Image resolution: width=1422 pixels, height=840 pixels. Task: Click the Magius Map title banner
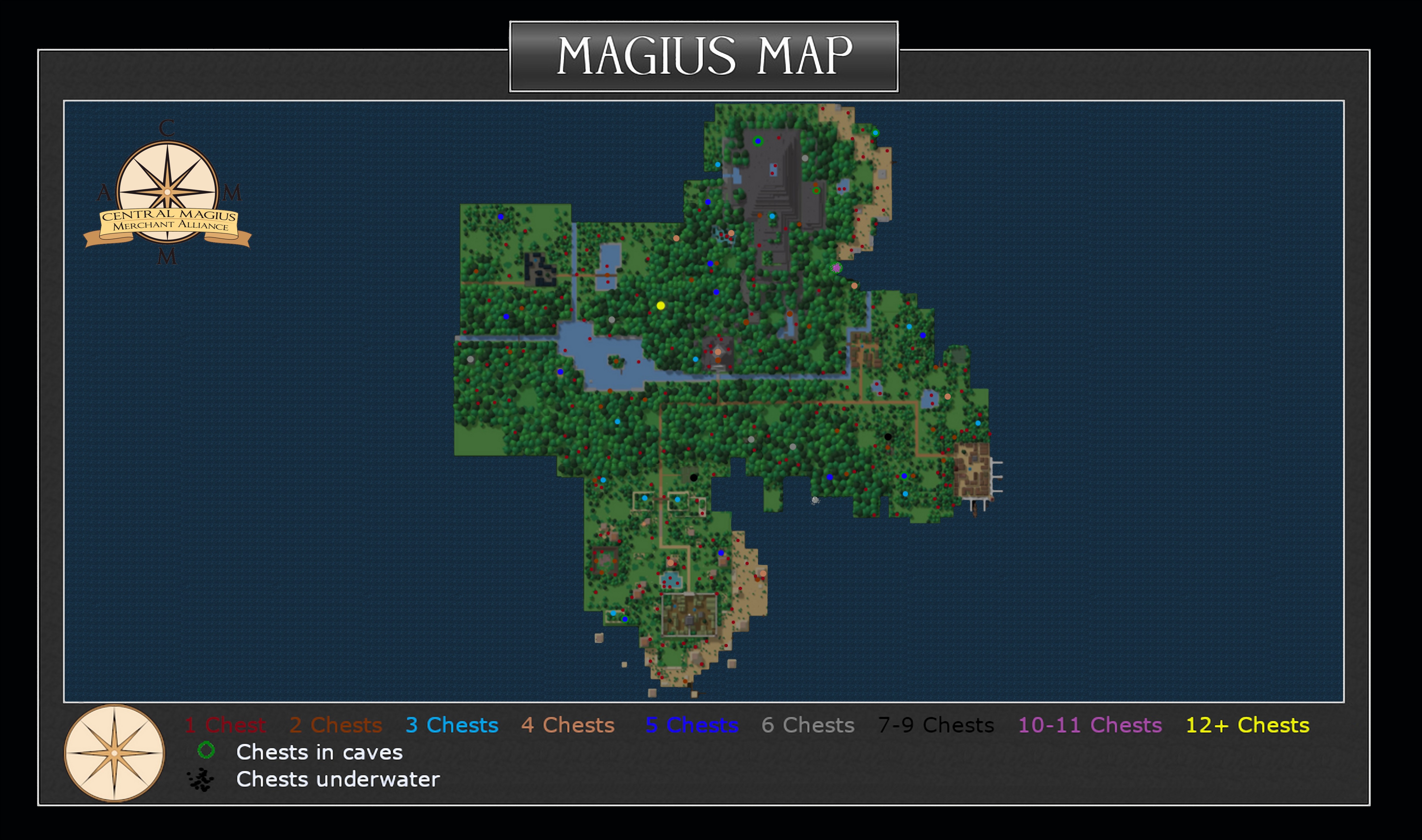(x=704, y=56)
